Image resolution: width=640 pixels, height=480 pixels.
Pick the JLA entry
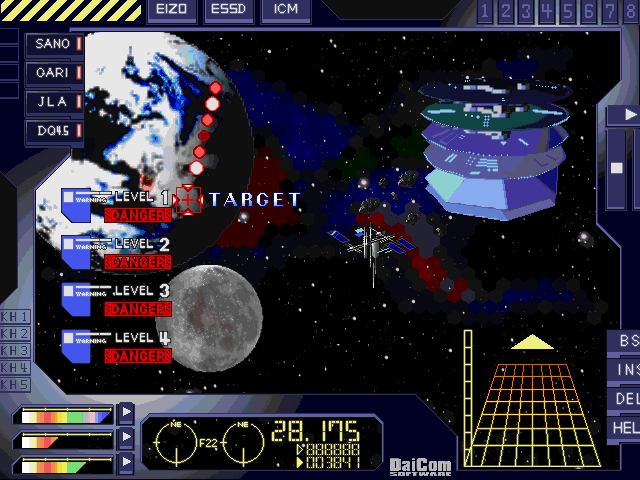[x=54, y=102]
